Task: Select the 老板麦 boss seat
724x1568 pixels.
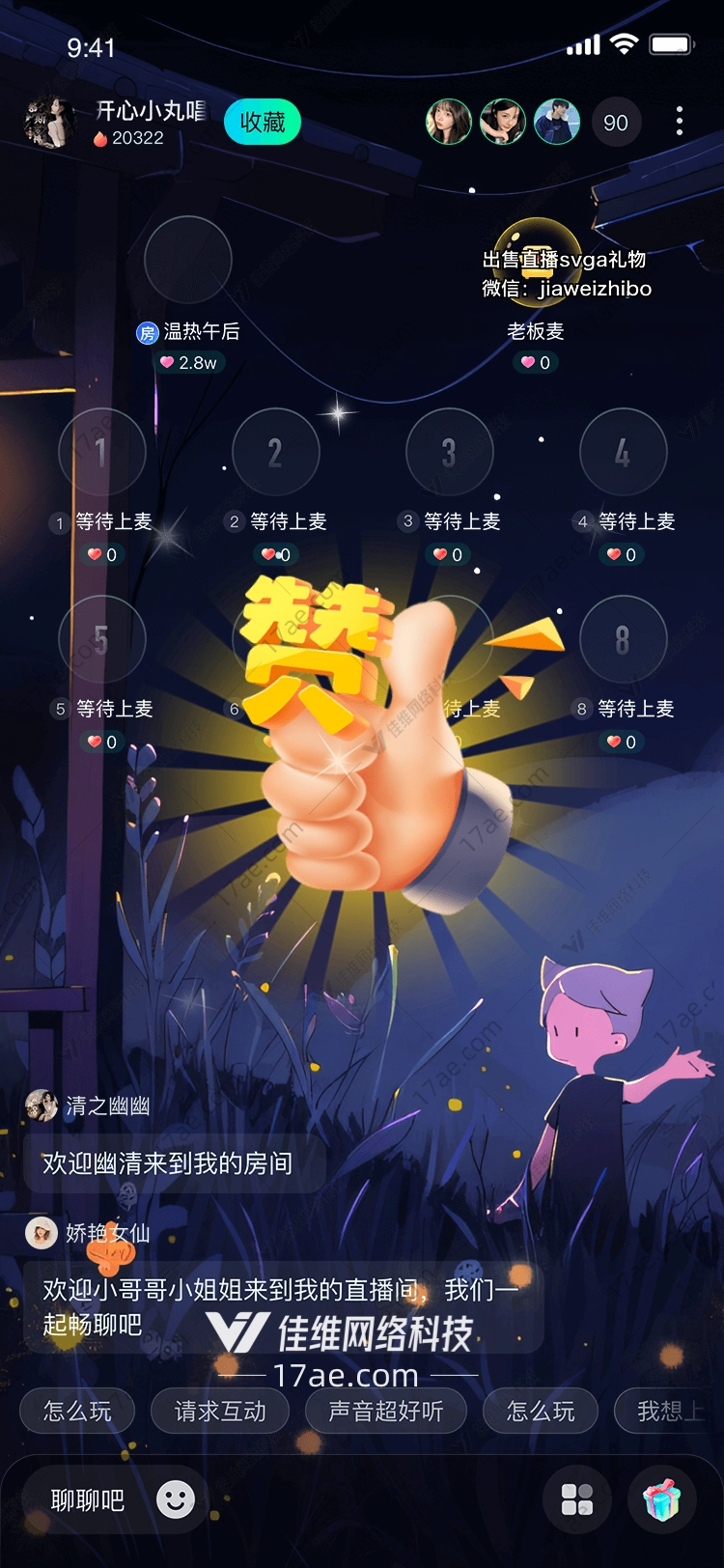Action: click(537, 261)
